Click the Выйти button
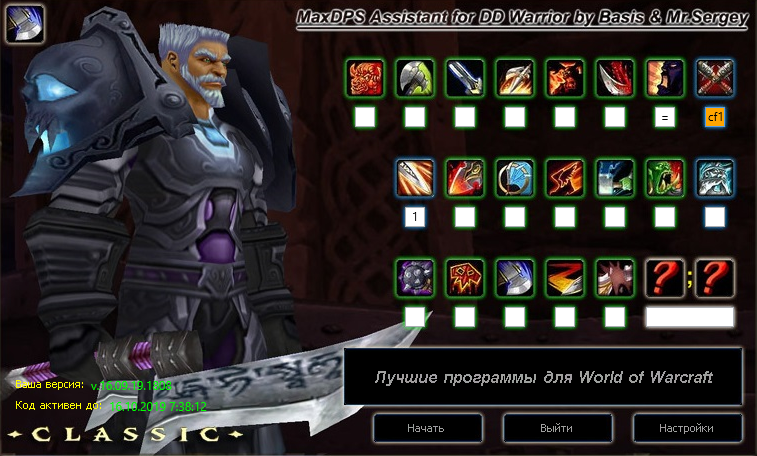 pyautogui.click(x=556, y=428)
